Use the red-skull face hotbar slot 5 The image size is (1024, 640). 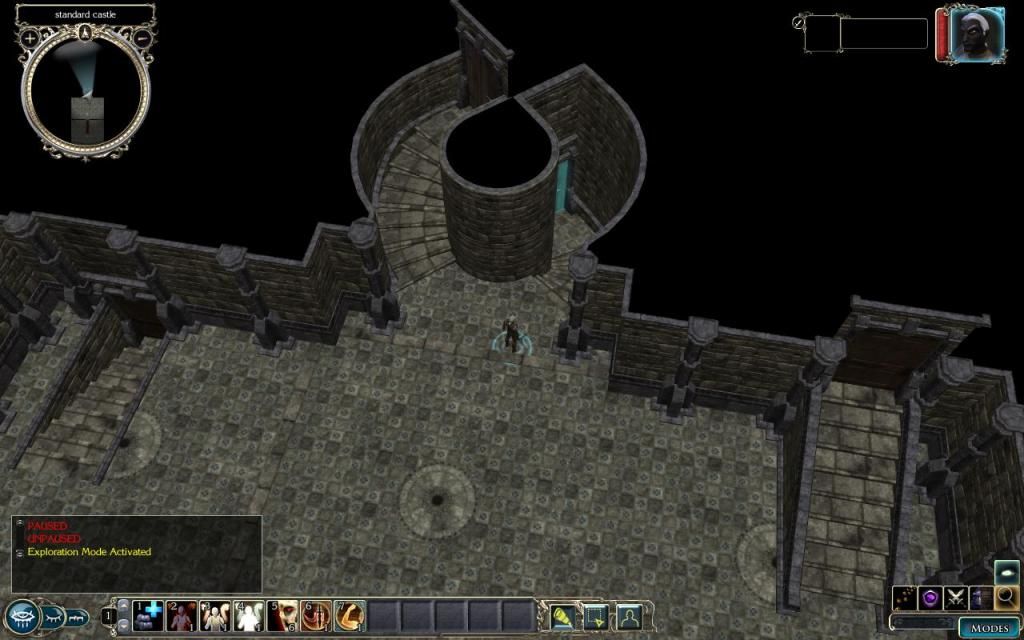click(283, 616)
